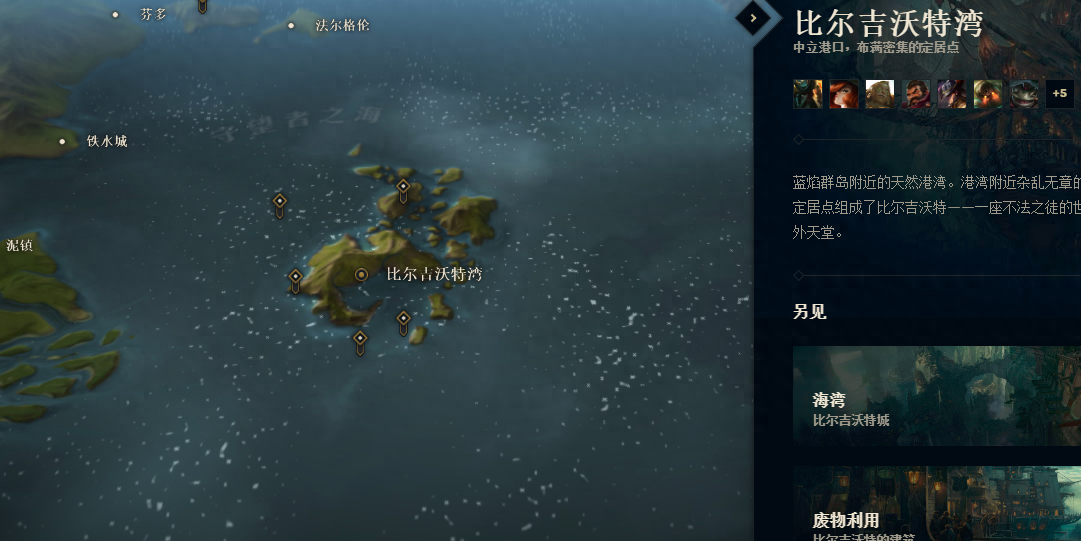Select the 比尔吉沃特湾 marker on the map
This screenshot has height=541, width=1081.
click(x=362, y=274)
